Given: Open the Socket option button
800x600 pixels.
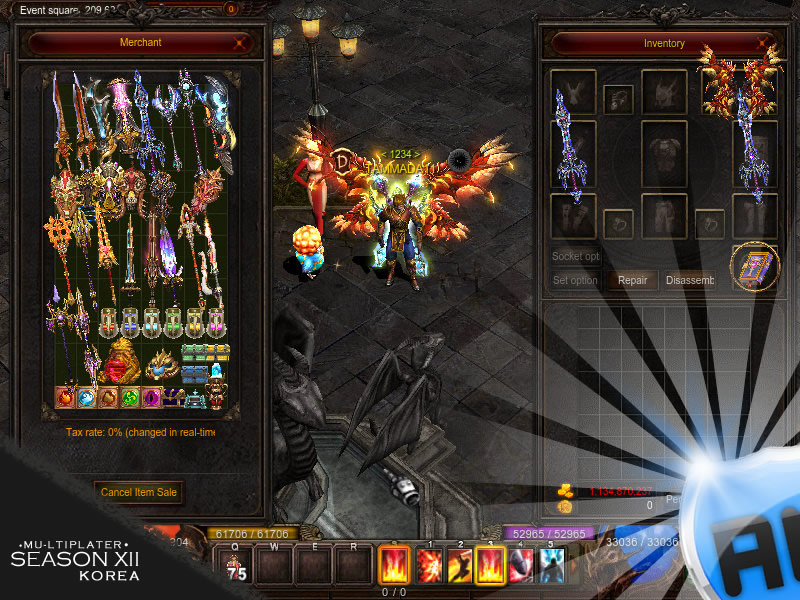Looking at the screenshot, I should click(x=575, y=256).
